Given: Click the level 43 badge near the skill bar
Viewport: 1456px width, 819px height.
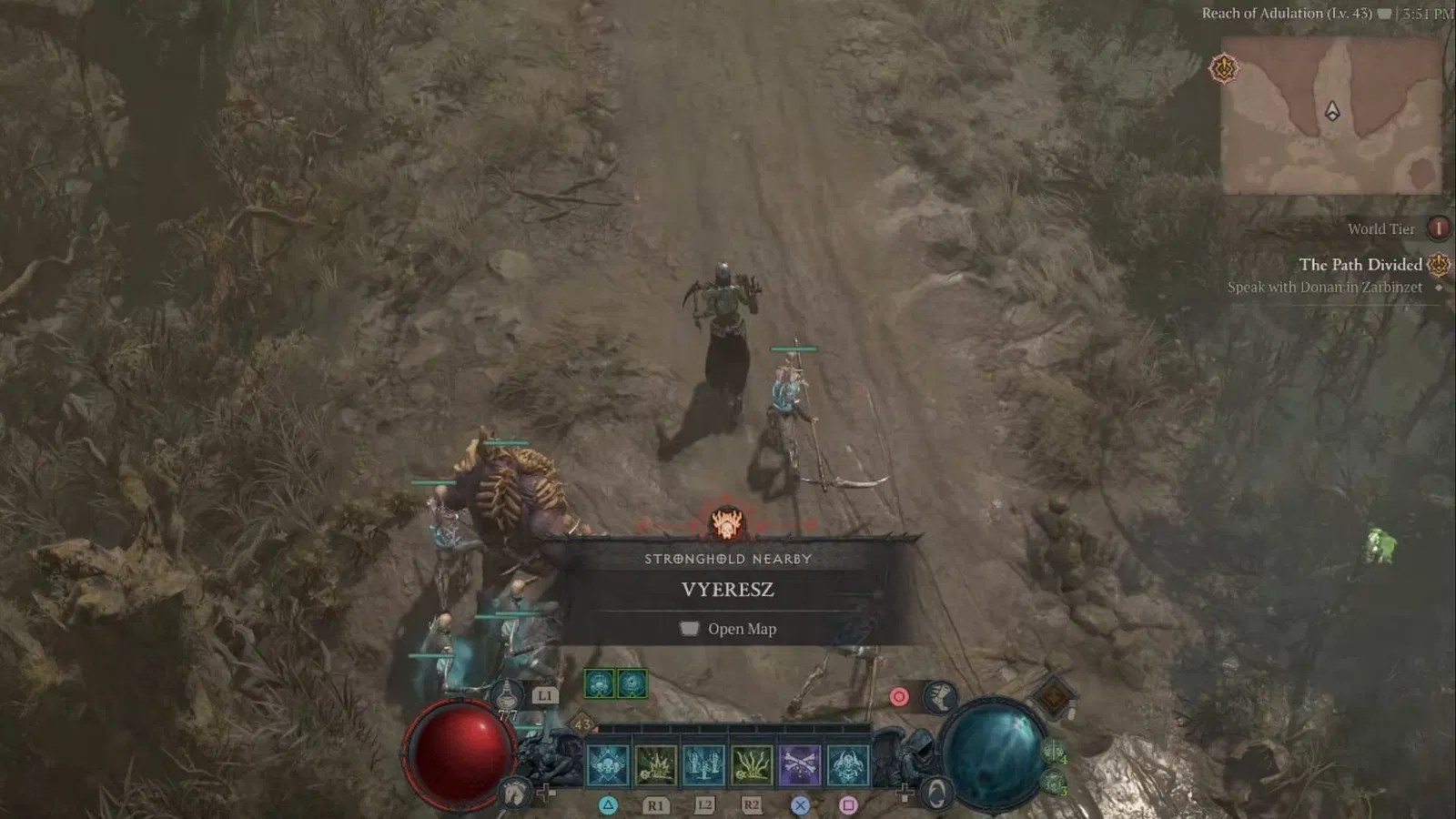Looking at the screenshot, I should click(583, 724).
